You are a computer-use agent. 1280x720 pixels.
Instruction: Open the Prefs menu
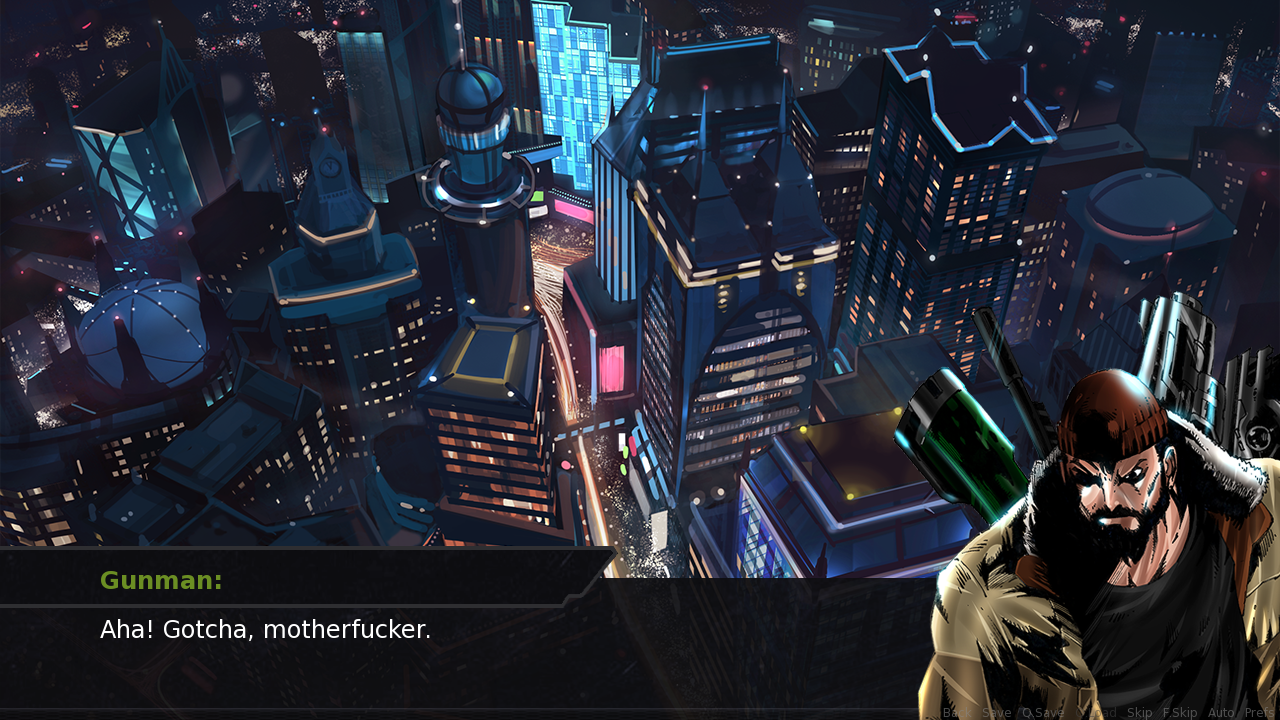(x=1259, y=713)
